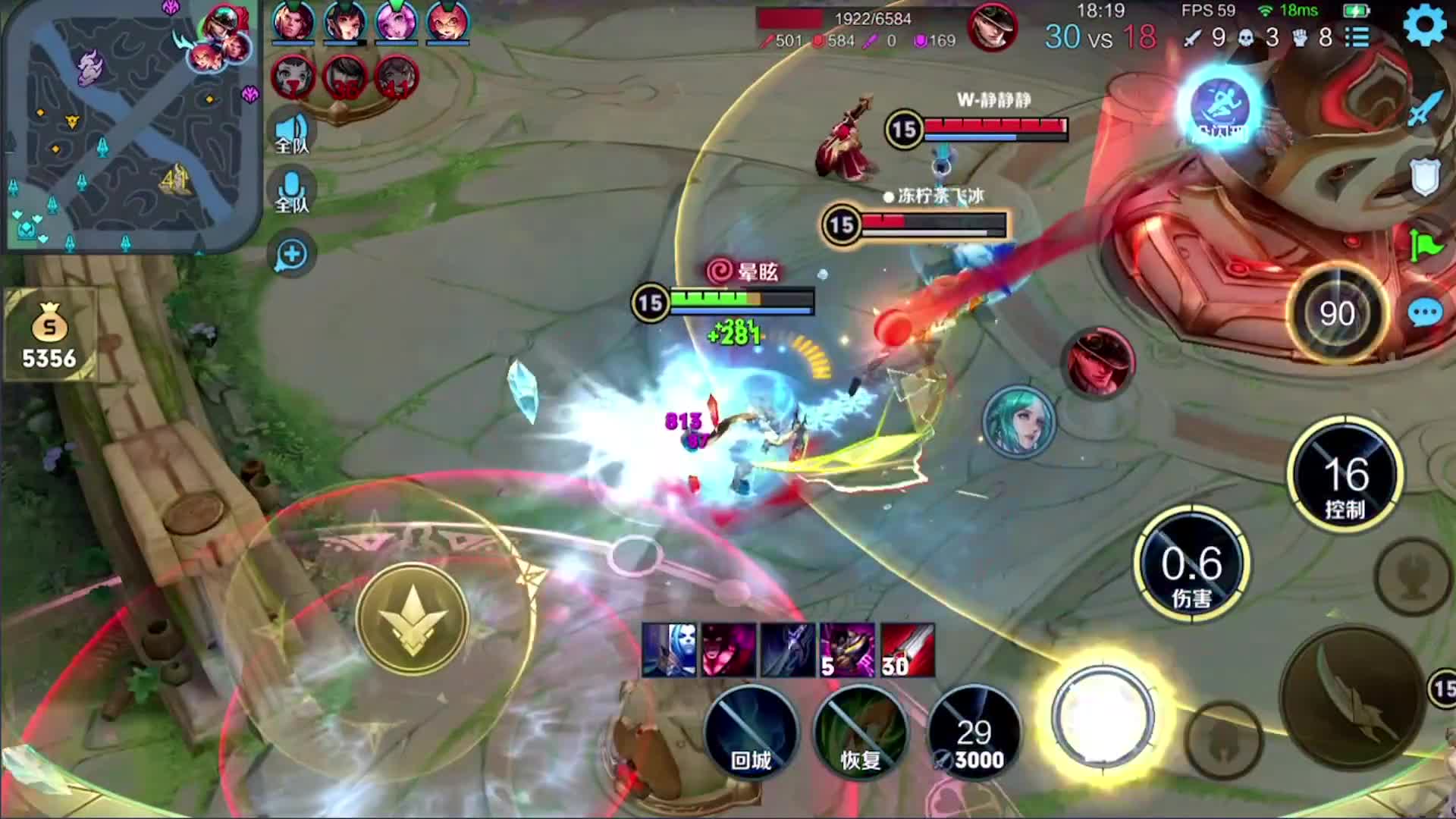This screenshot has width=1456, height=819.
Task: Open the quick chat plus bubble
Action: (292, 255)
